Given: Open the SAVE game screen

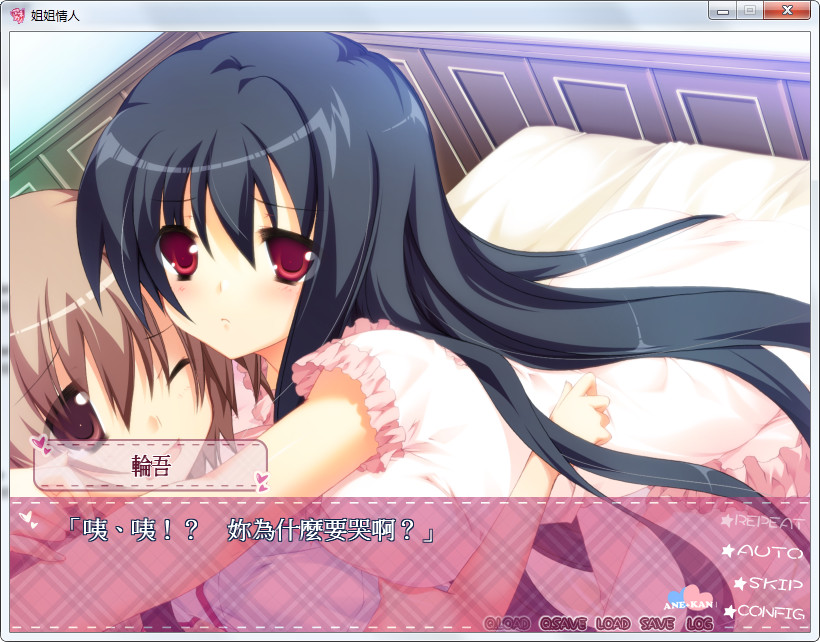Looking at the screenshot, I should coord(657,623).
